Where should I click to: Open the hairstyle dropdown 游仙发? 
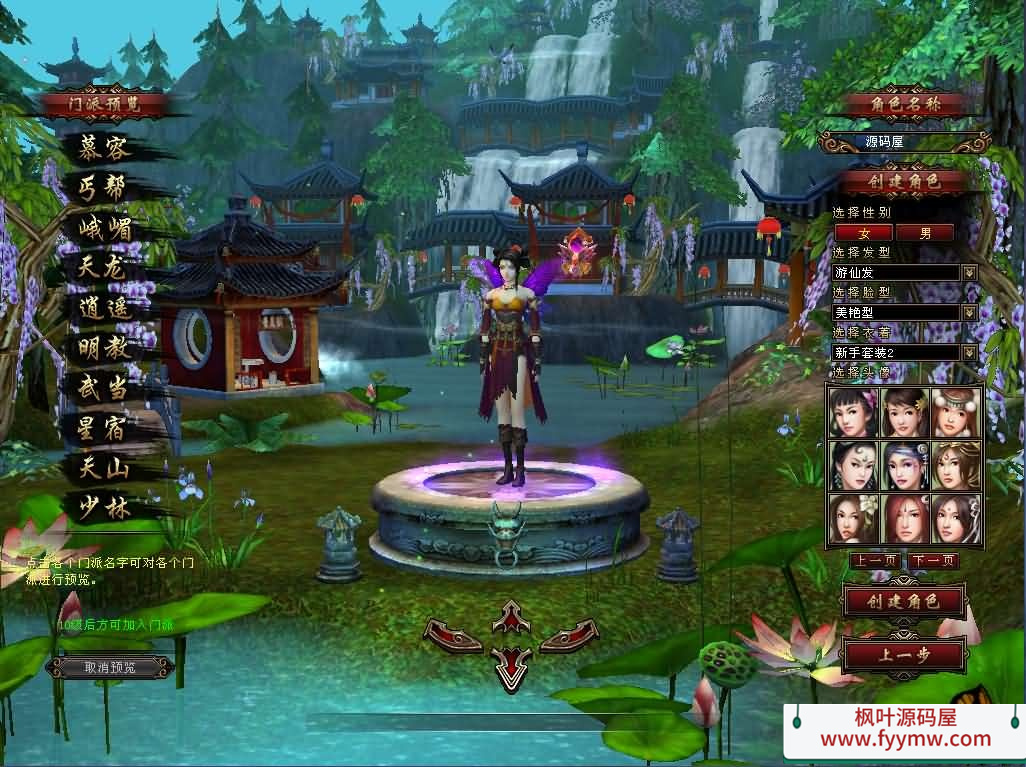[x=968, y=272]
